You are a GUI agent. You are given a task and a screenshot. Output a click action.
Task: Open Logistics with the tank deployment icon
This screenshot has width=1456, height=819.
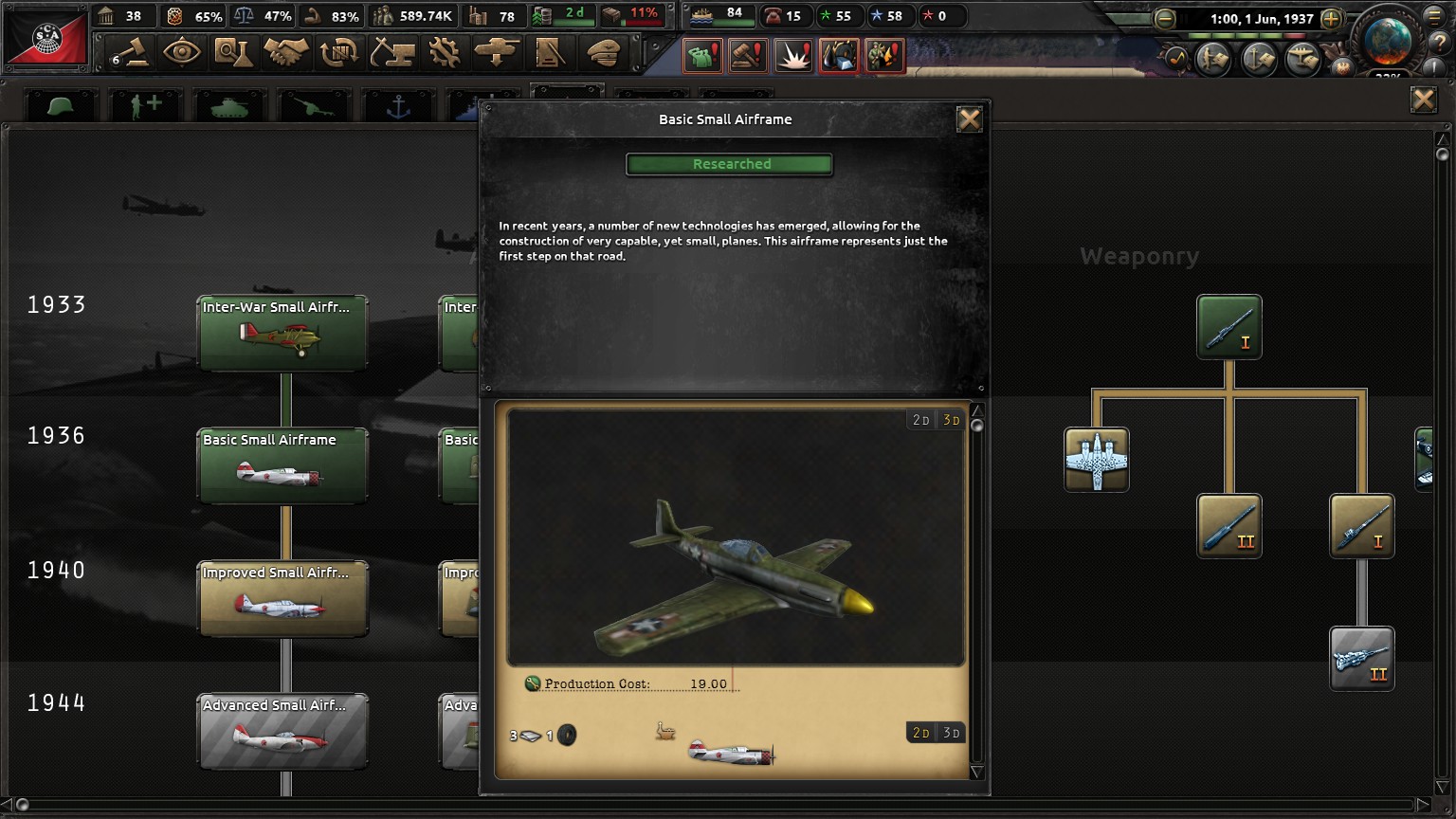[498, 53]
